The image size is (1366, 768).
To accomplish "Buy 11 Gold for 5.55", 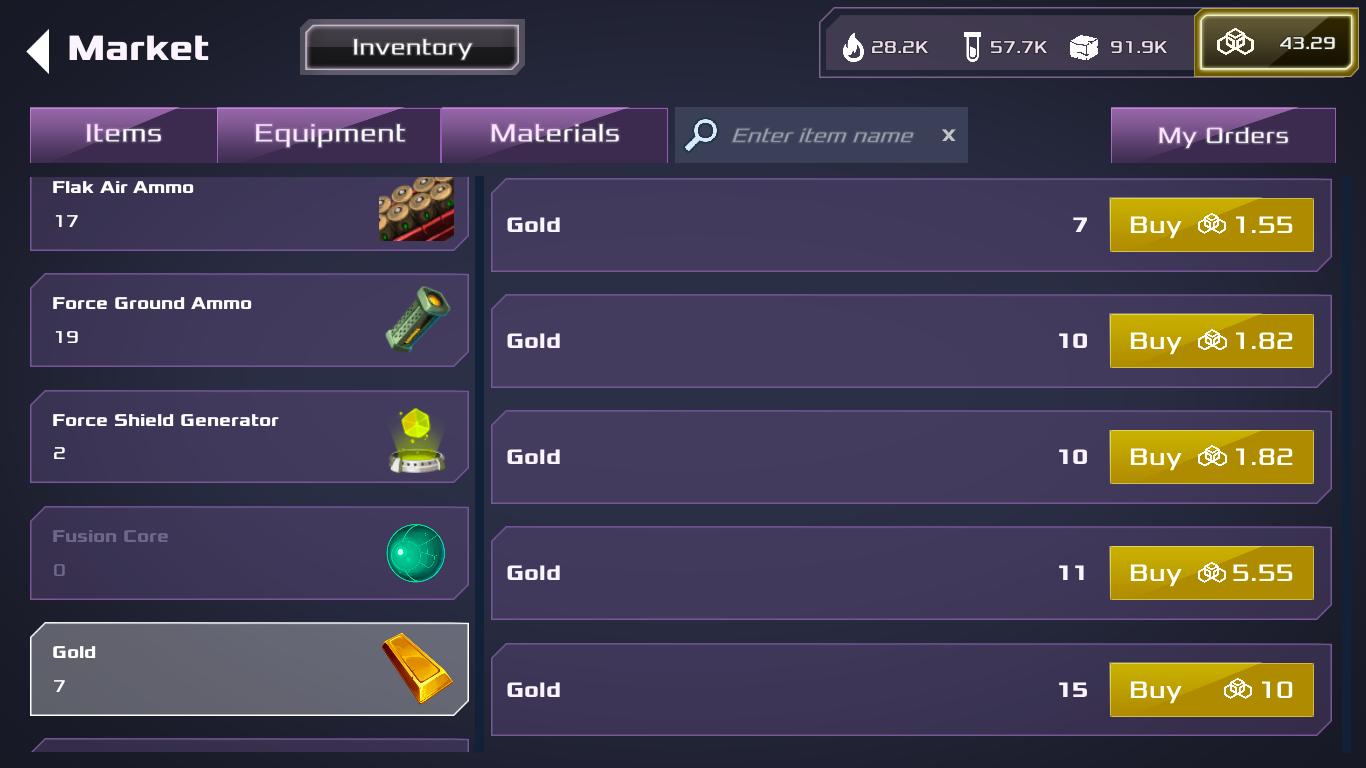I will (1211, 573).
